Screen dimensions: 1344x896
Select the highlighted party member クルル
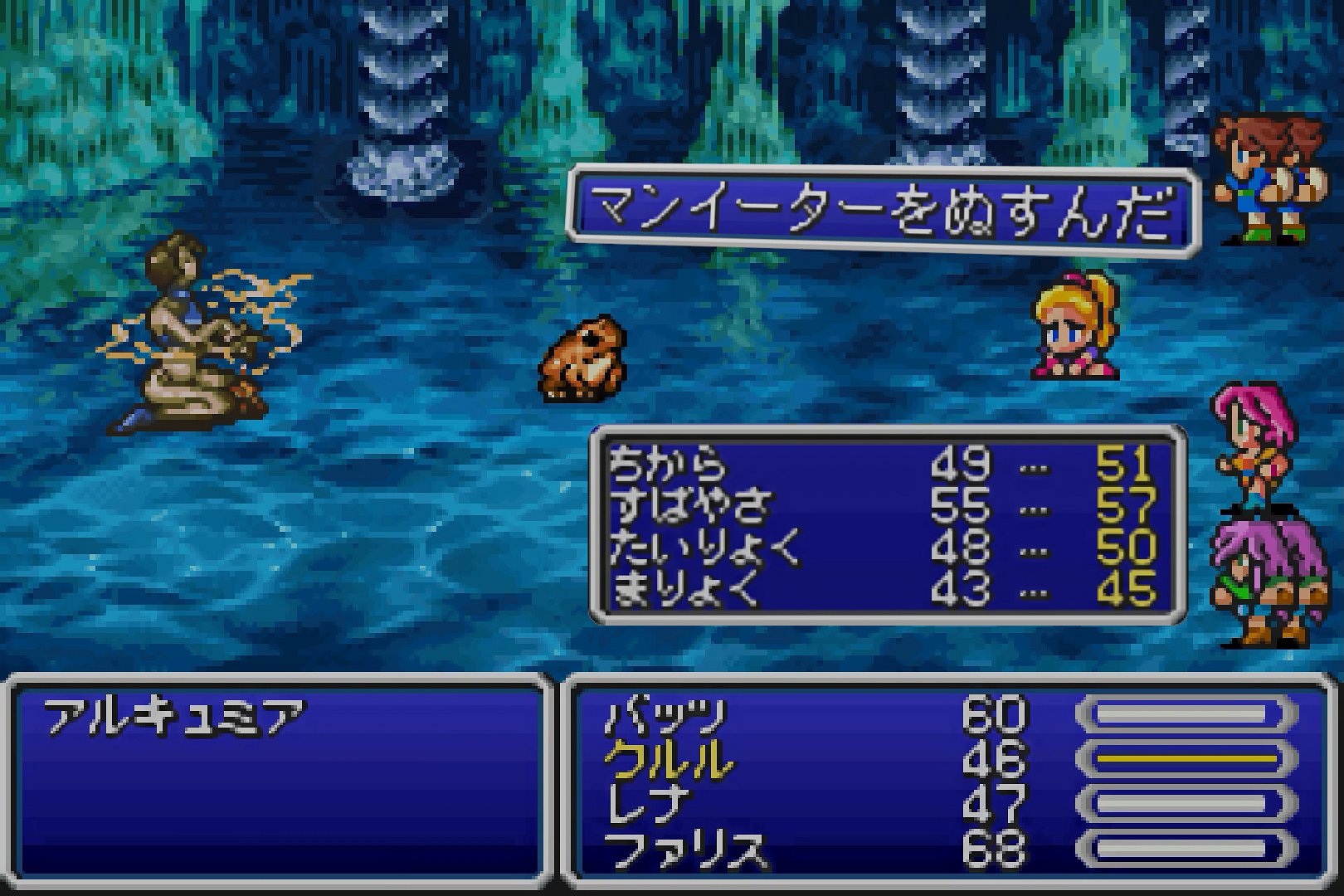[x=669, y=759]
